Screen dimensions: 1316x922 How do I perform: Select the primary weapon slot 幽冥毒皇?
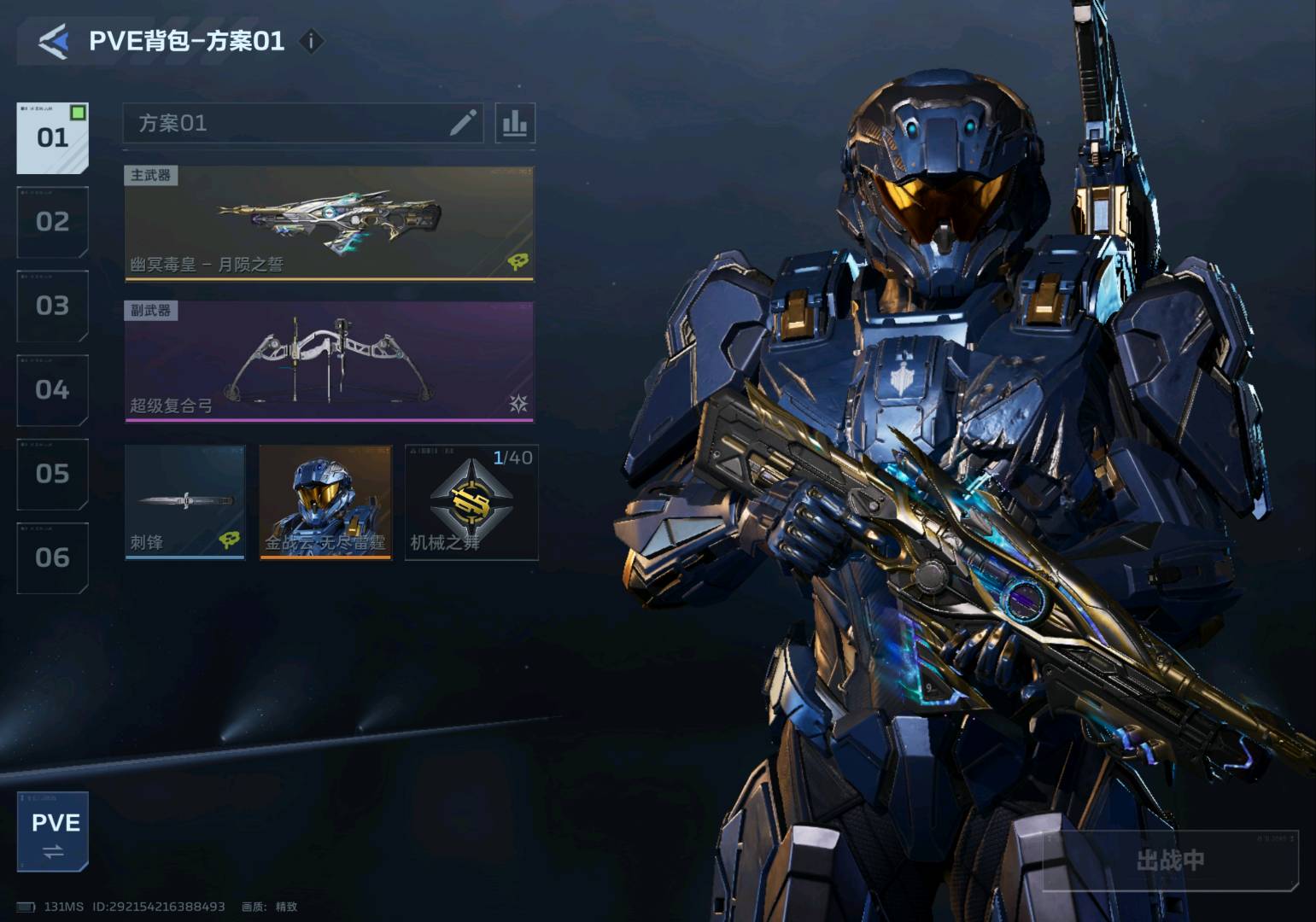tap(329, 223)
